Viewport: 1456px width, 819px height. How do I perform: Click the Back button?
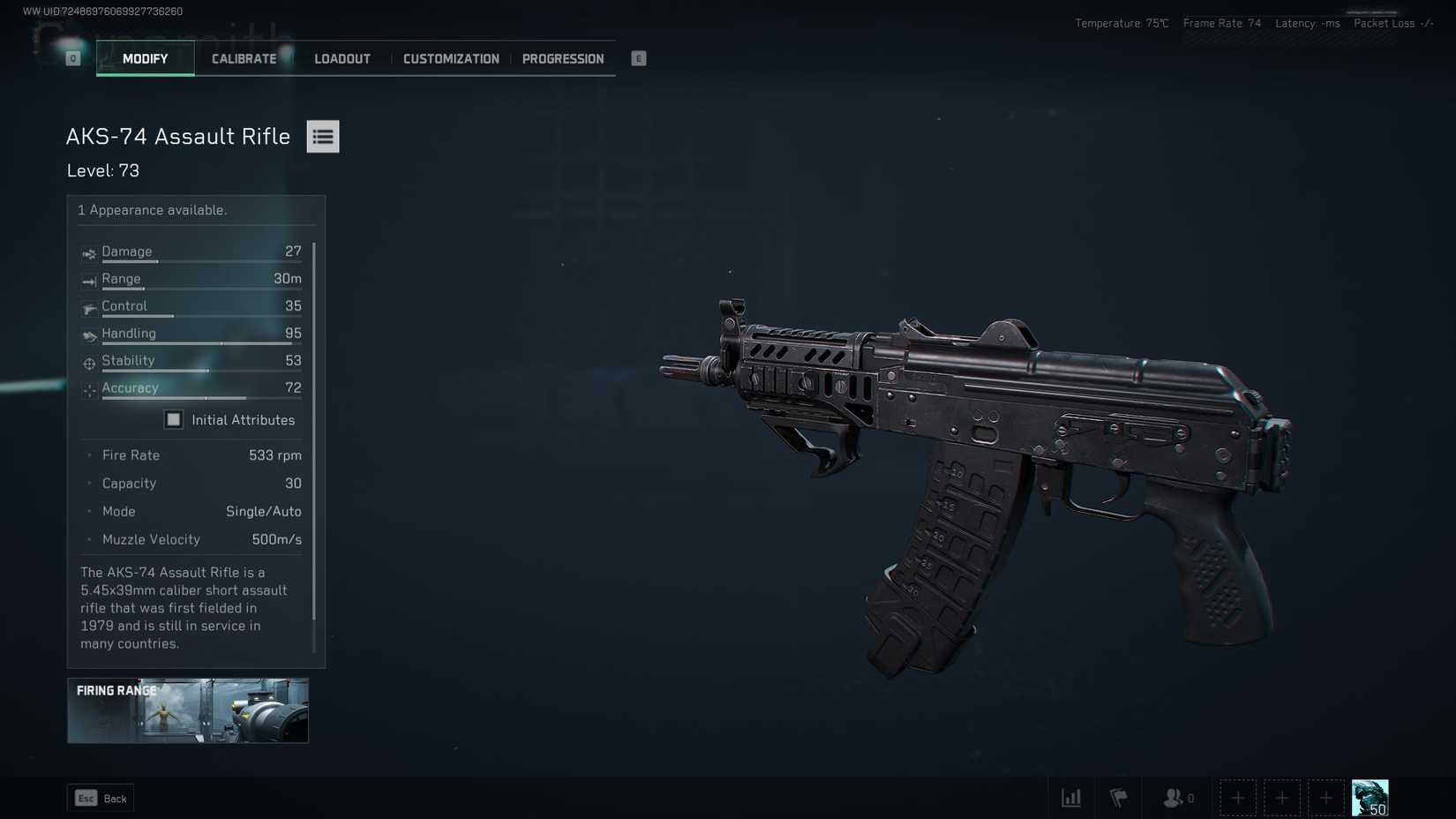[100, 797]
